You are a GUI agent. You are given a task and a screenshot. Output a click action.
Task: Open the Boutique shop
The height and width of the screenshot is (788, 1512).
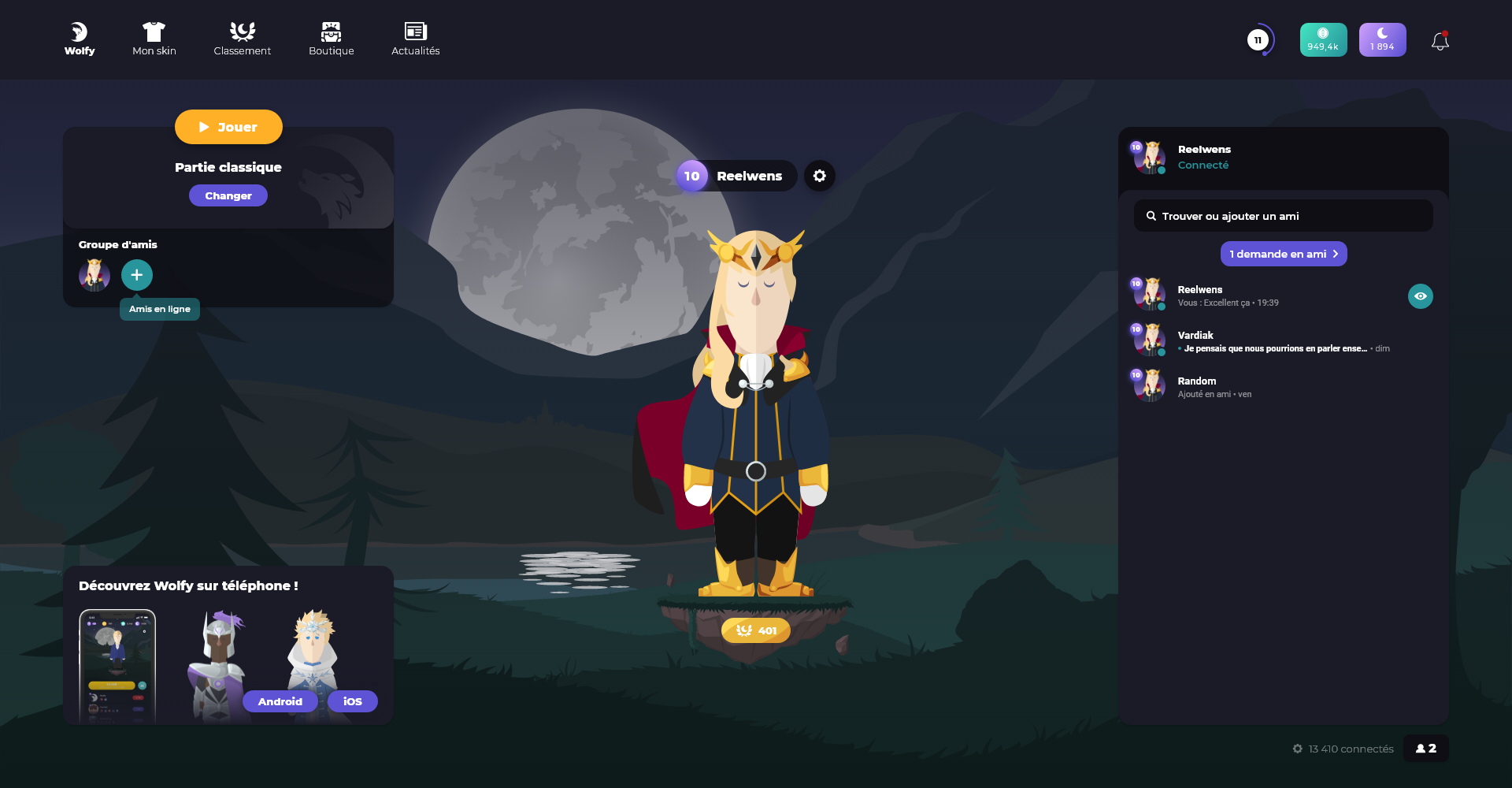click(332, 39)
